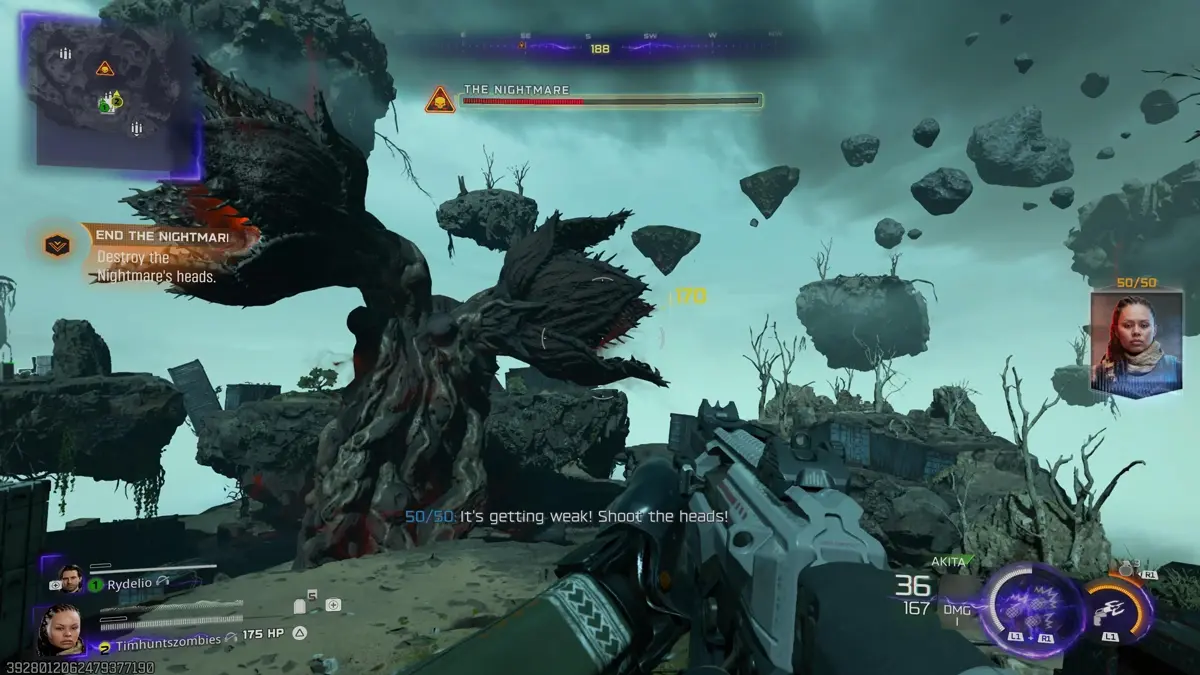1200x675 pixels.
Task: Use the orange ray gun ability icon
Action: [1114, 610]
